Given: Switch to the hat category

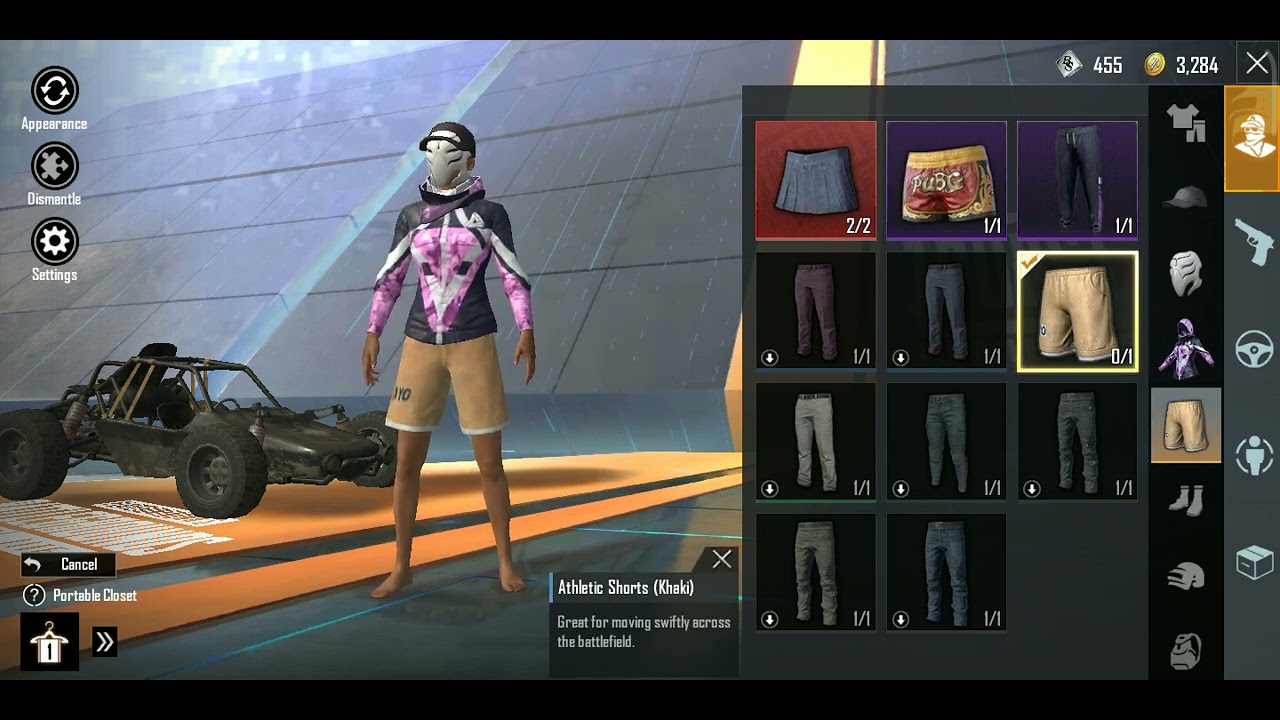Looking at the screenshot, I should [x=1186, y=197].
